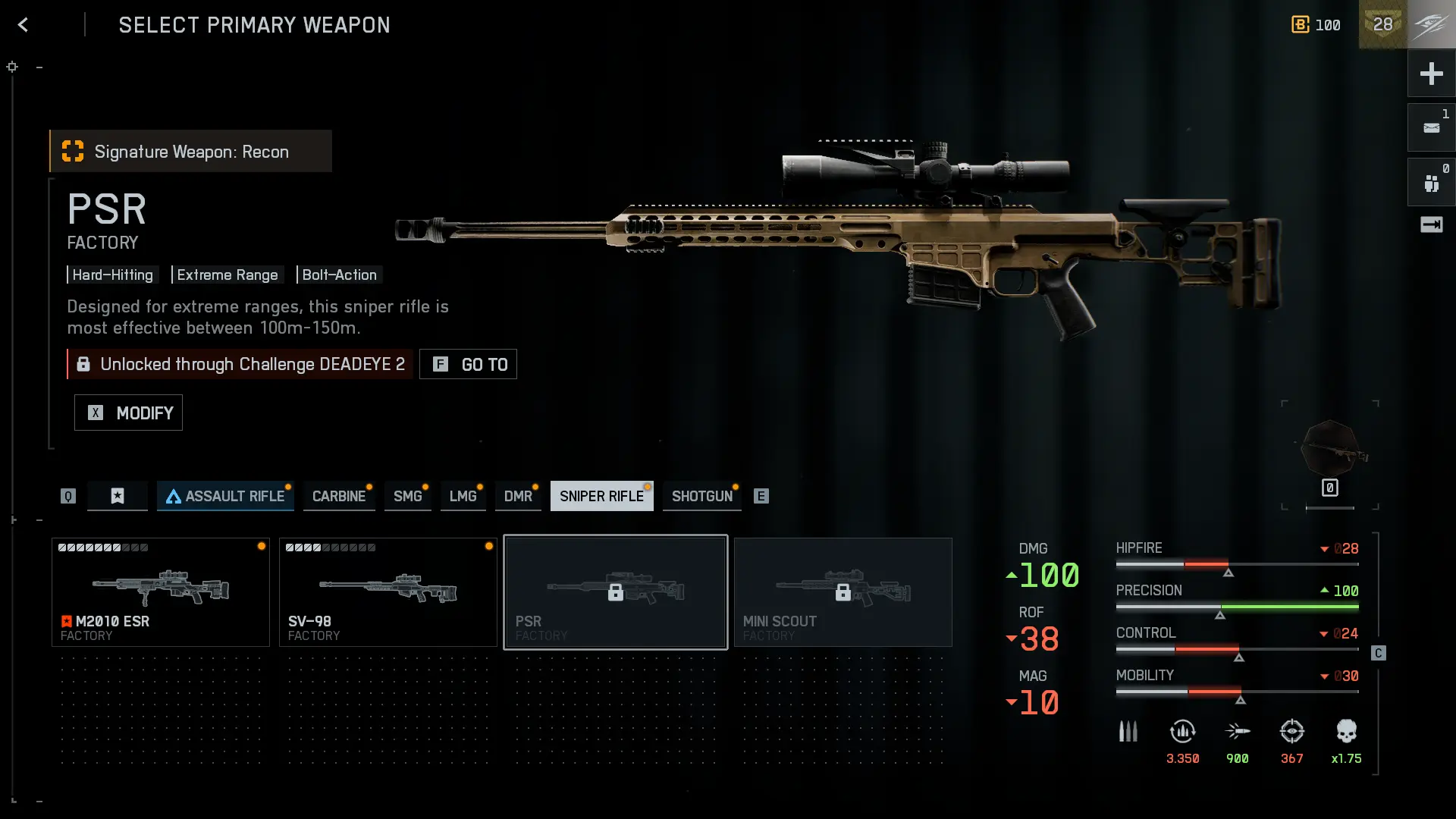Open the squad members icon
The height and width of the screenshot is (819, 1456).
pyautogui.click(x=1431, y=183)
